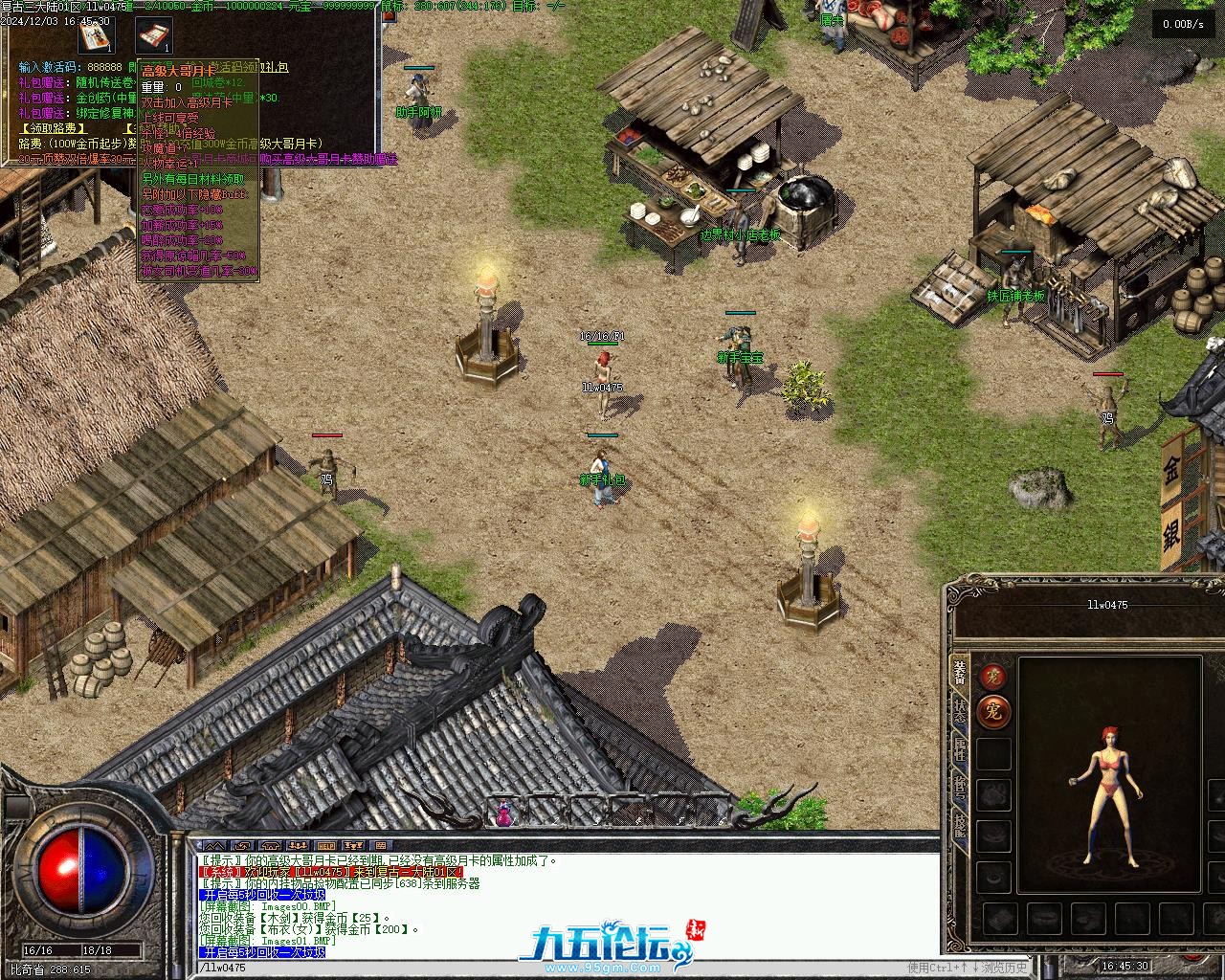Image resolution: width=1225 pixels, height=980 pixels.
Task: Switch to the 称号 title tab
Action: [960, 788]
